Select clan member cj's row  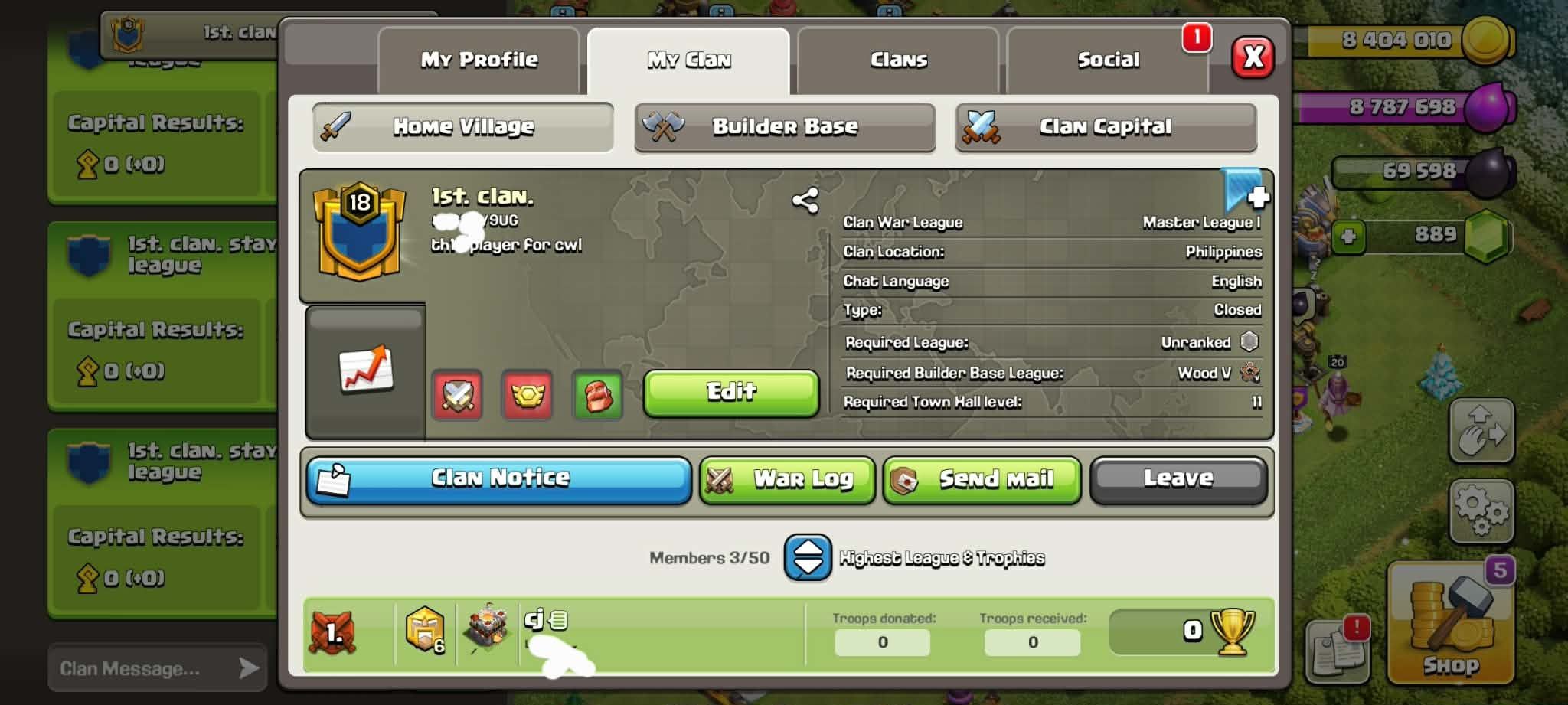(x=651, y=634)
